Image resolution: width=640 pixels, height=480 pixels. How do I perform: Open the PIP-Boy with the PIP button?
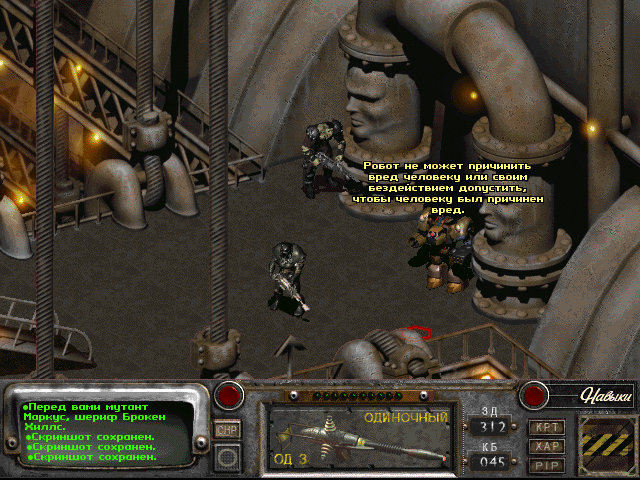coord(547,464)
